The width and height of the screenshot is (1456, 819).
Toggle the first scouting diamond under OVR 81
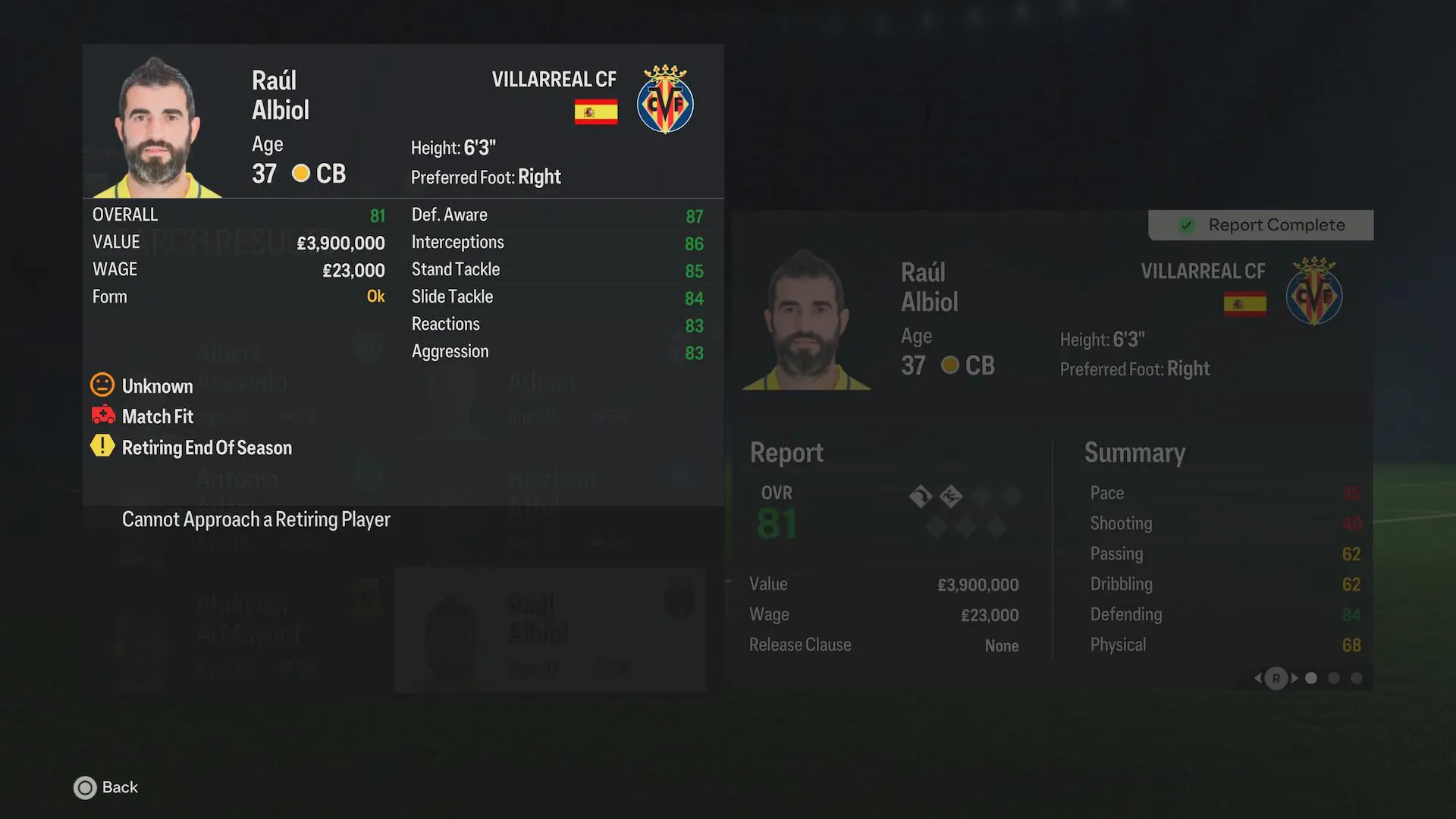(x=921, y=497)
